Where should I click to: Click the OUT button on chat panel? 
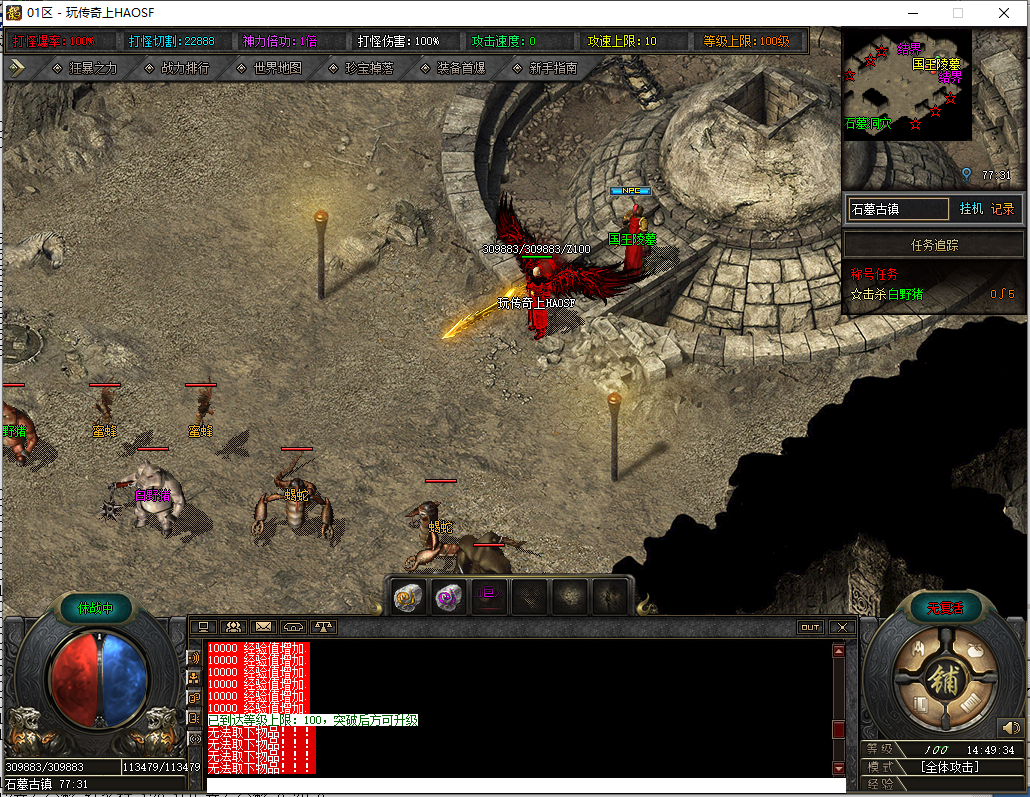[x=809, y=627]
